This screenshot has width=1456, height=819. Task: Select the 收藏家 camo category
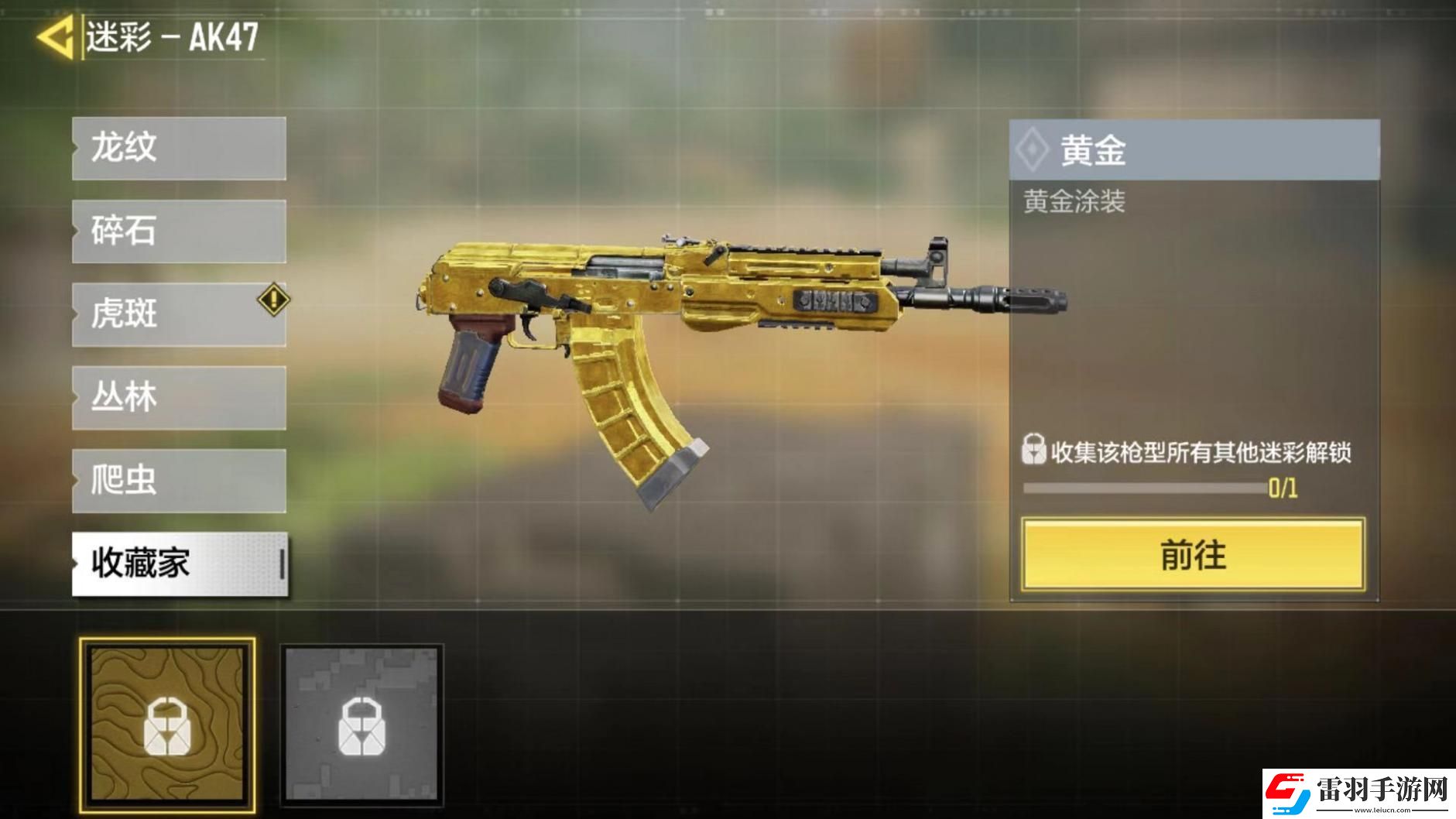coord(179,564)
